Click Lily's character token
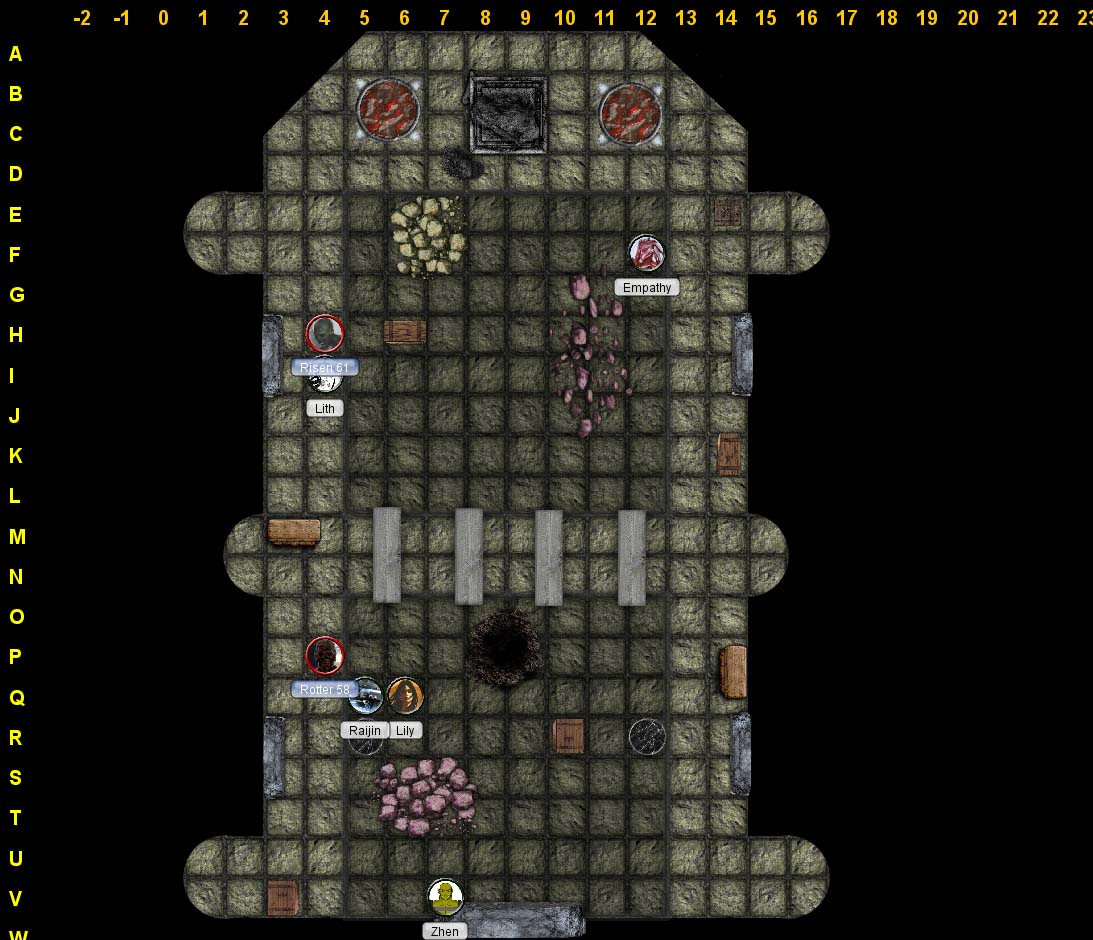The image size is (1093, 940). point(405,696)
